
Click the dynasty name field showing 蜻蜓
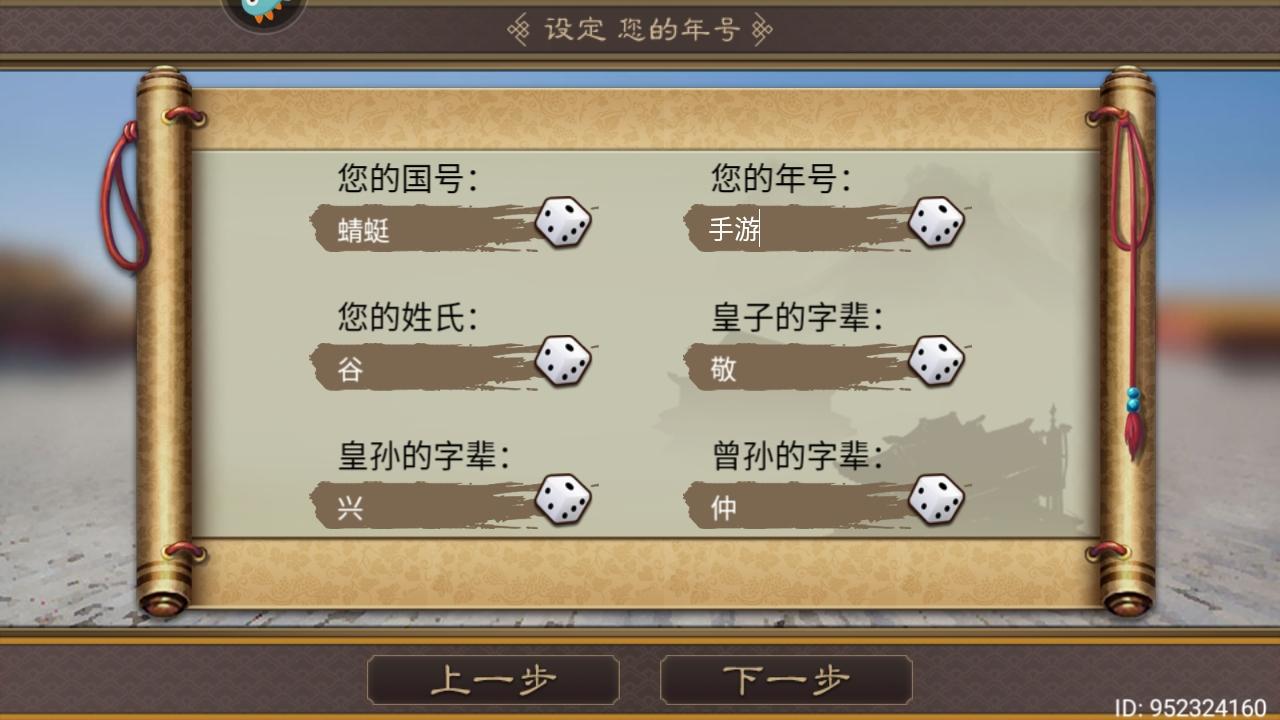(420, 228)
